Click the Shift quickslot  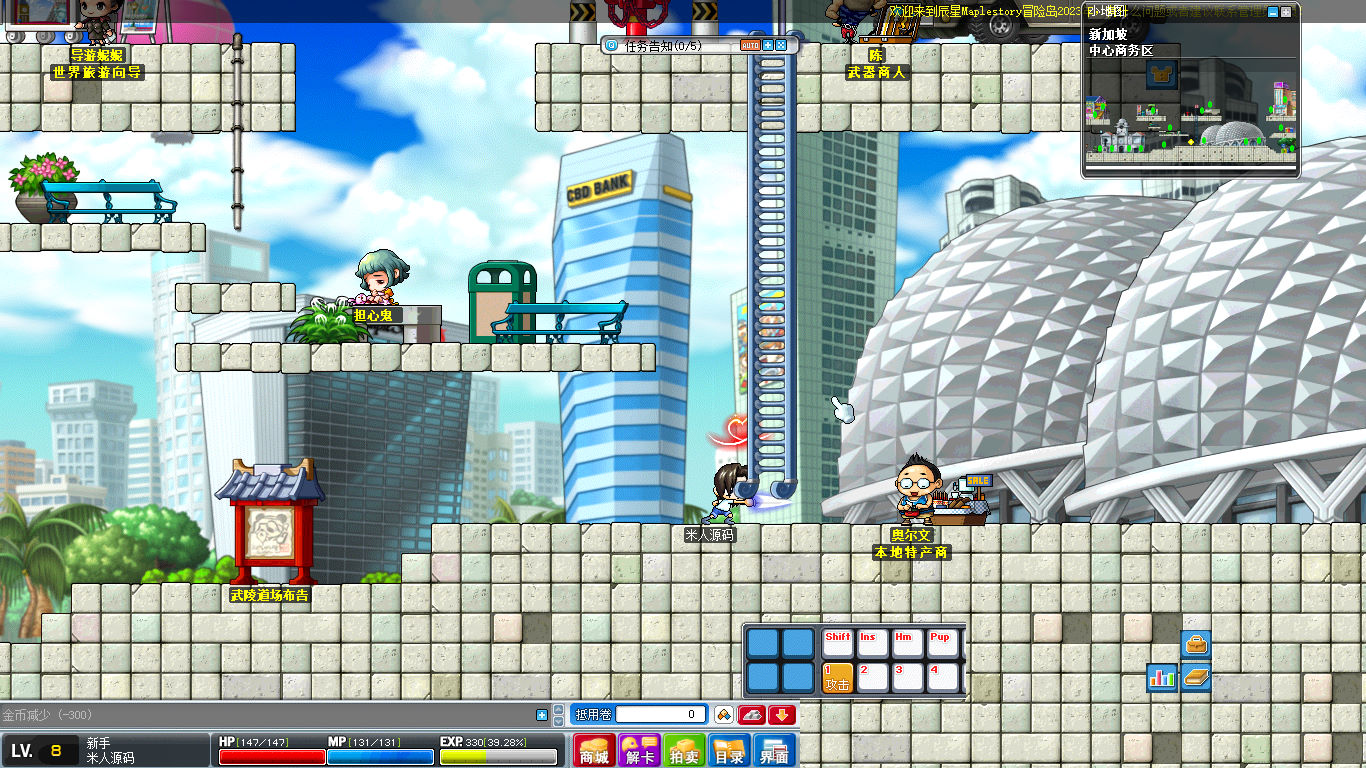click(x=838, y=643)
